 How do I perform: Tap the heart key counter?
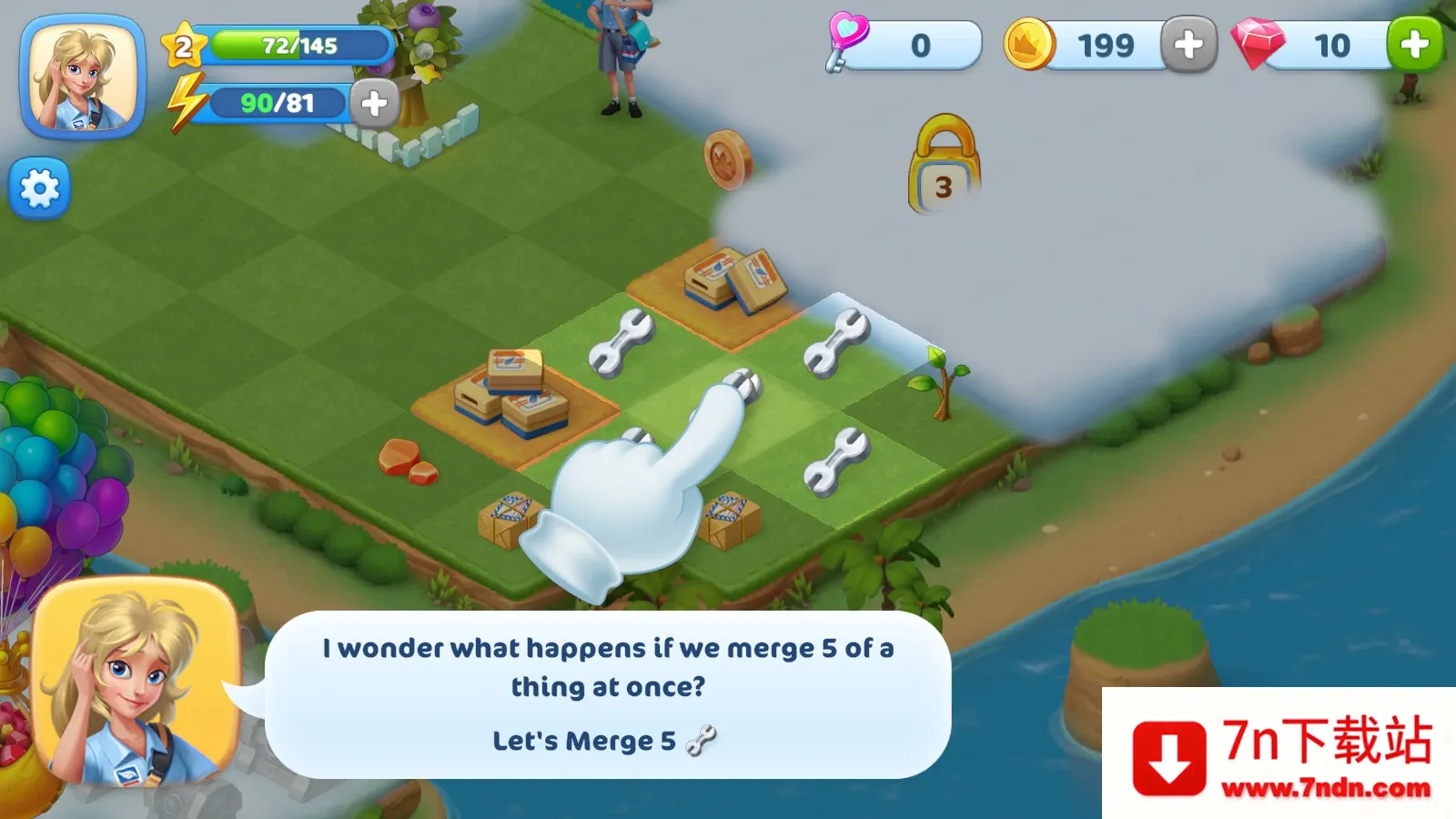[904, 45]
